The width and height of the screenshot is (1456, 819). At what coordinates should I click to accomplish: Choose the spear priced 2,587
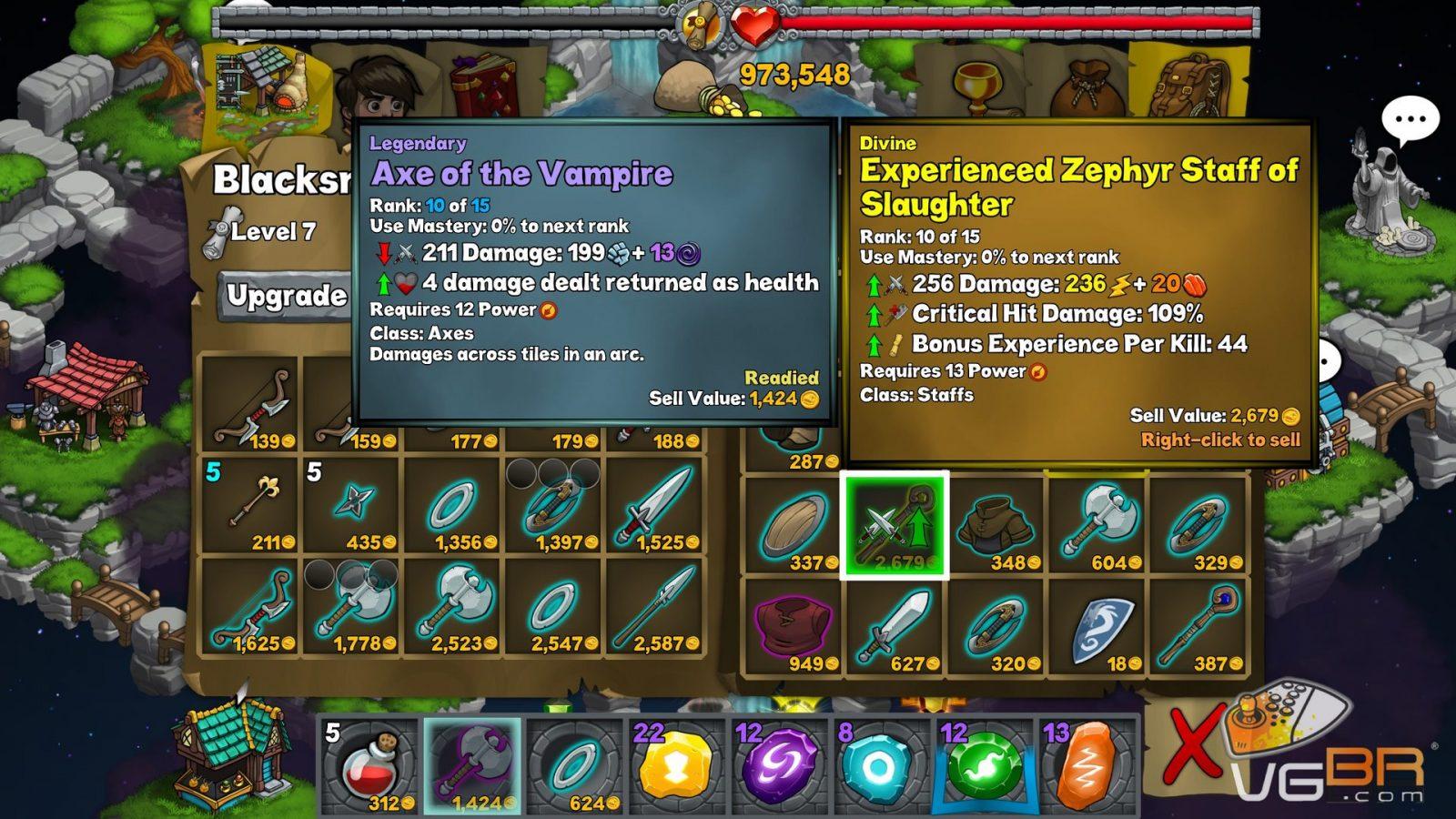[654, 608]
